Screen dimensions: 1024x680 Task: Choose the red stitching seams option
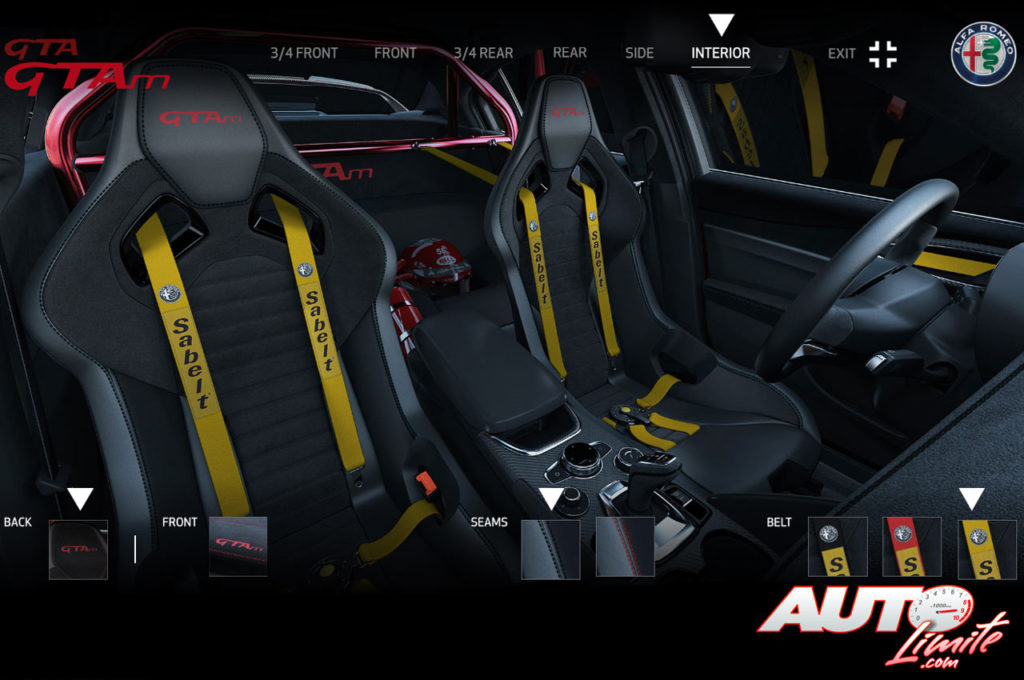[625, 547]
